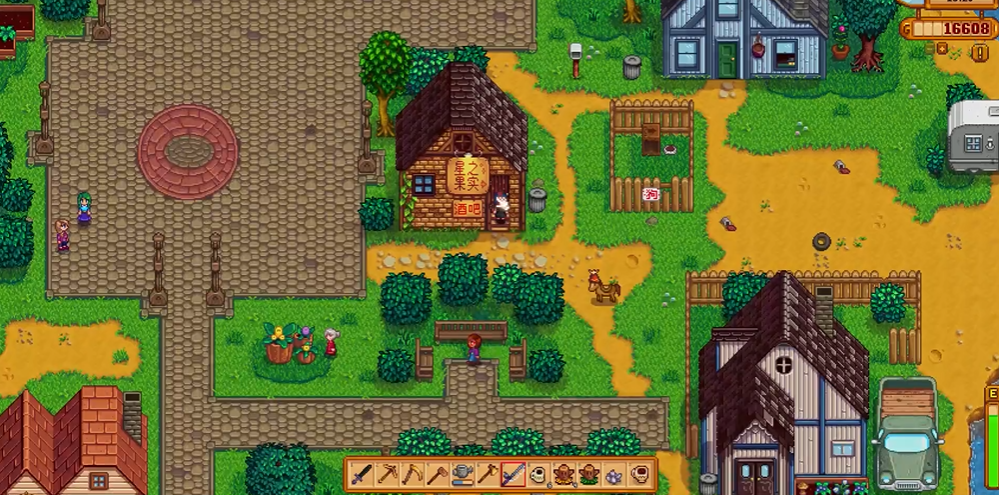Select the white coffee cup slot
Viewport: 999px width, 495px height.
point(538,474)
